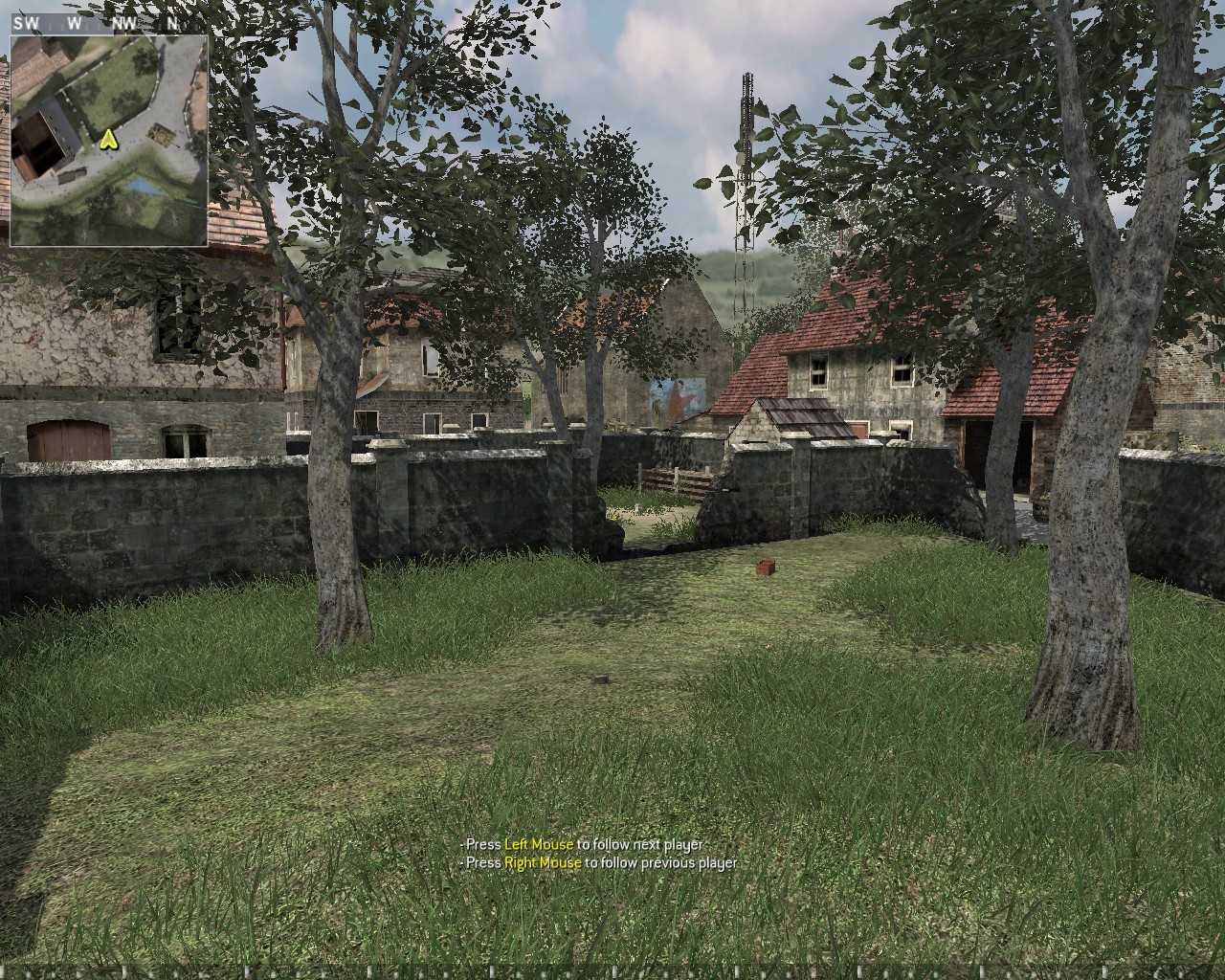
Task: Click the Right Mouse label in spectator text
Action: (x=543, y=862)
